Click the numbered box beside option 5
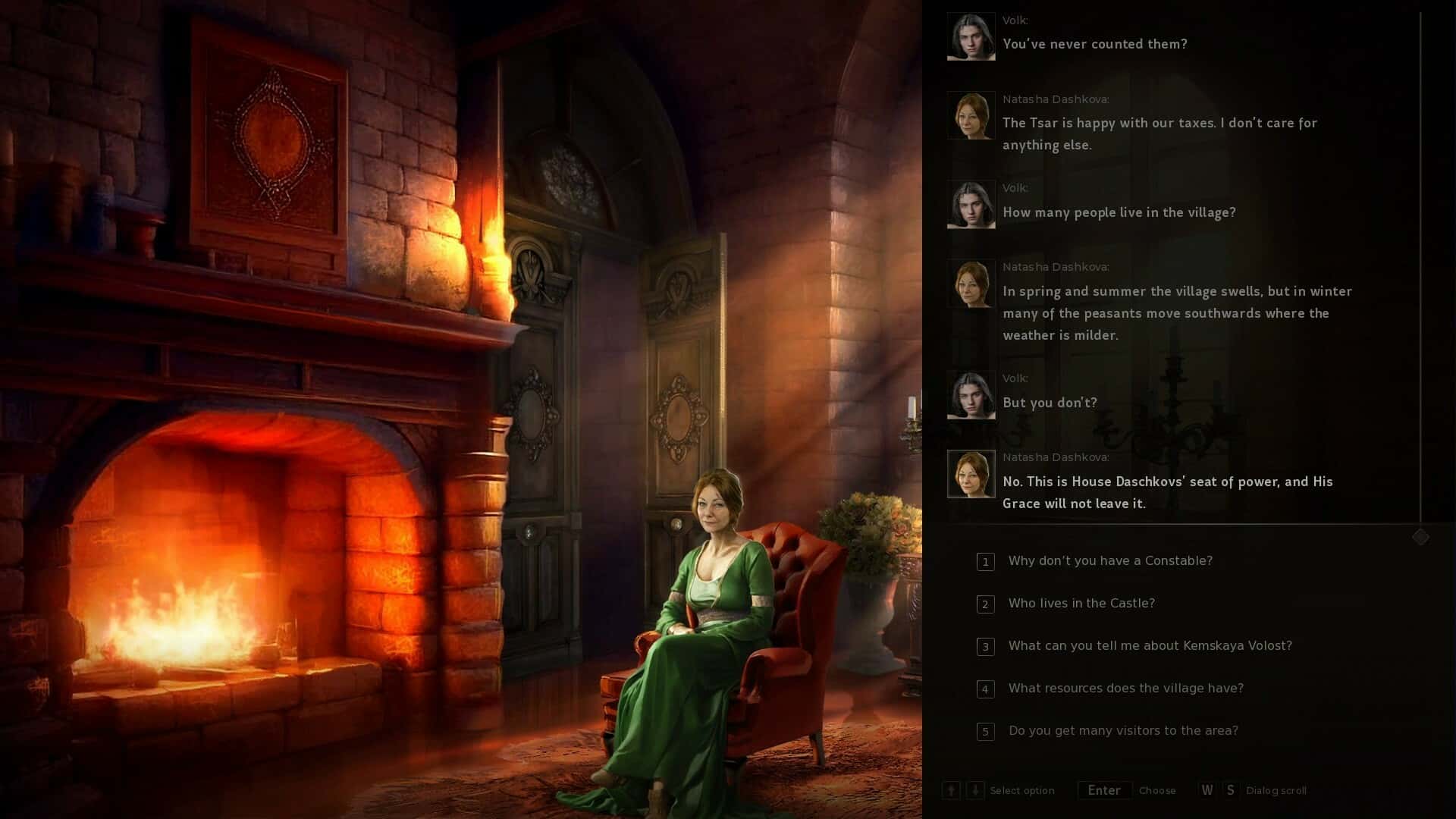The width and height of the screenshot is (1456, 819). pos(985,732)
